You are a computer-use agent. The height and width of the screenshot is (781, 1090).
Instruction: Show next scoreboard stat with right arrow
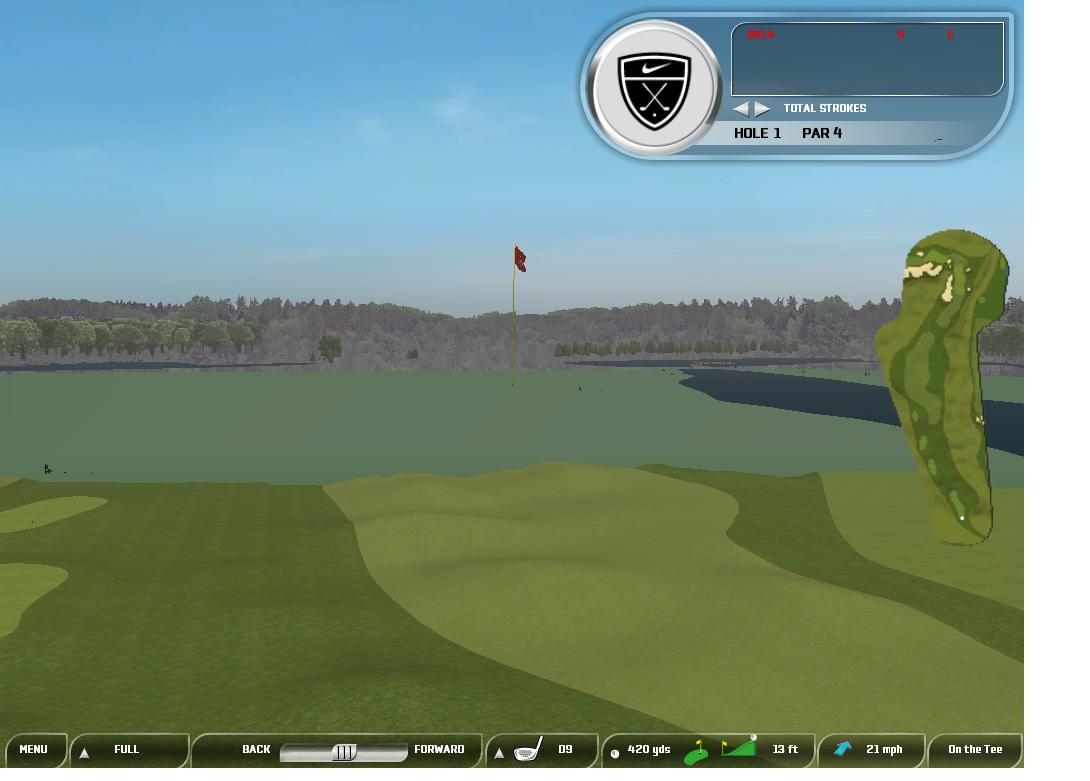click(762, 108)
